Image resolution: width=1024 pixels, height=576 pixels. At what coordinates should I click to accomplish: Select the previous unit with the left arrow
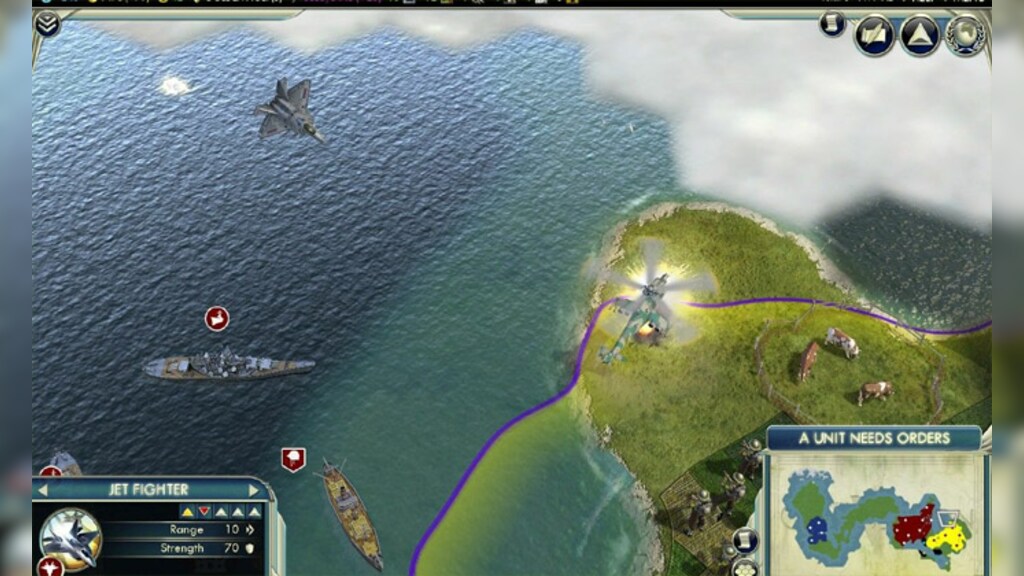point(43,490)
